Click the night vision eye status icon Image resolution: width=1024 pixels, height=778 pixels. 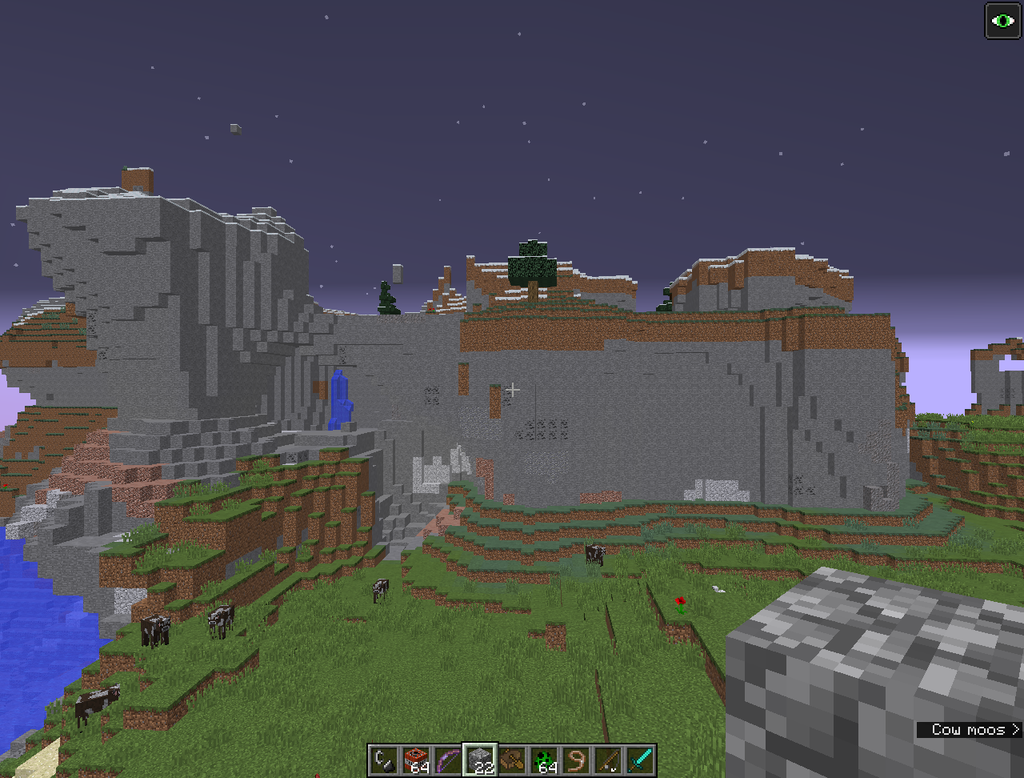pyautogui.click(x=1002, y=21)
